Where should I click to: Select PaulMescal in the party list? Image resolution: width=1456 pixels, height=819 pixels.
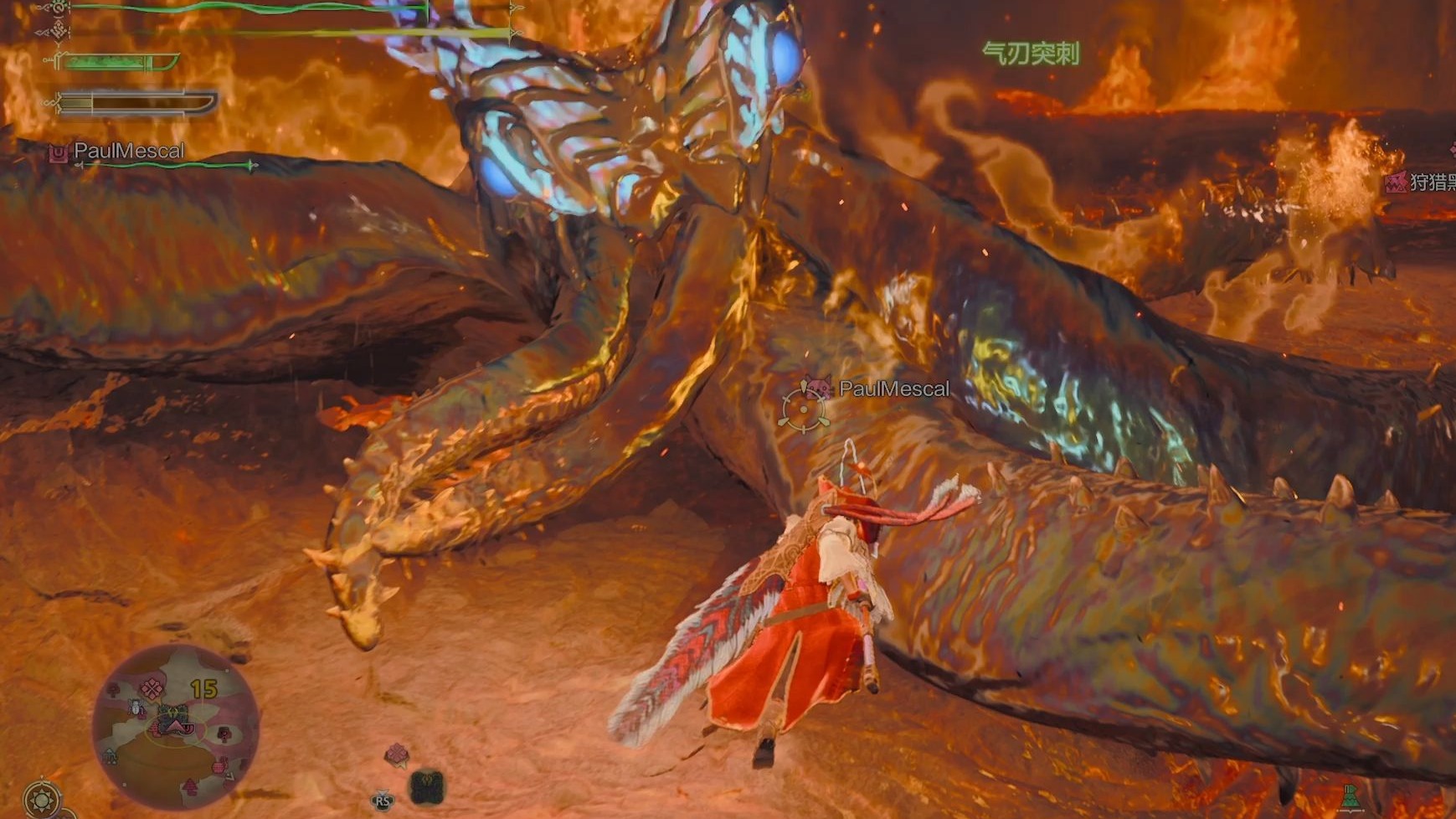pyautogui.click(x=128, y=151)
